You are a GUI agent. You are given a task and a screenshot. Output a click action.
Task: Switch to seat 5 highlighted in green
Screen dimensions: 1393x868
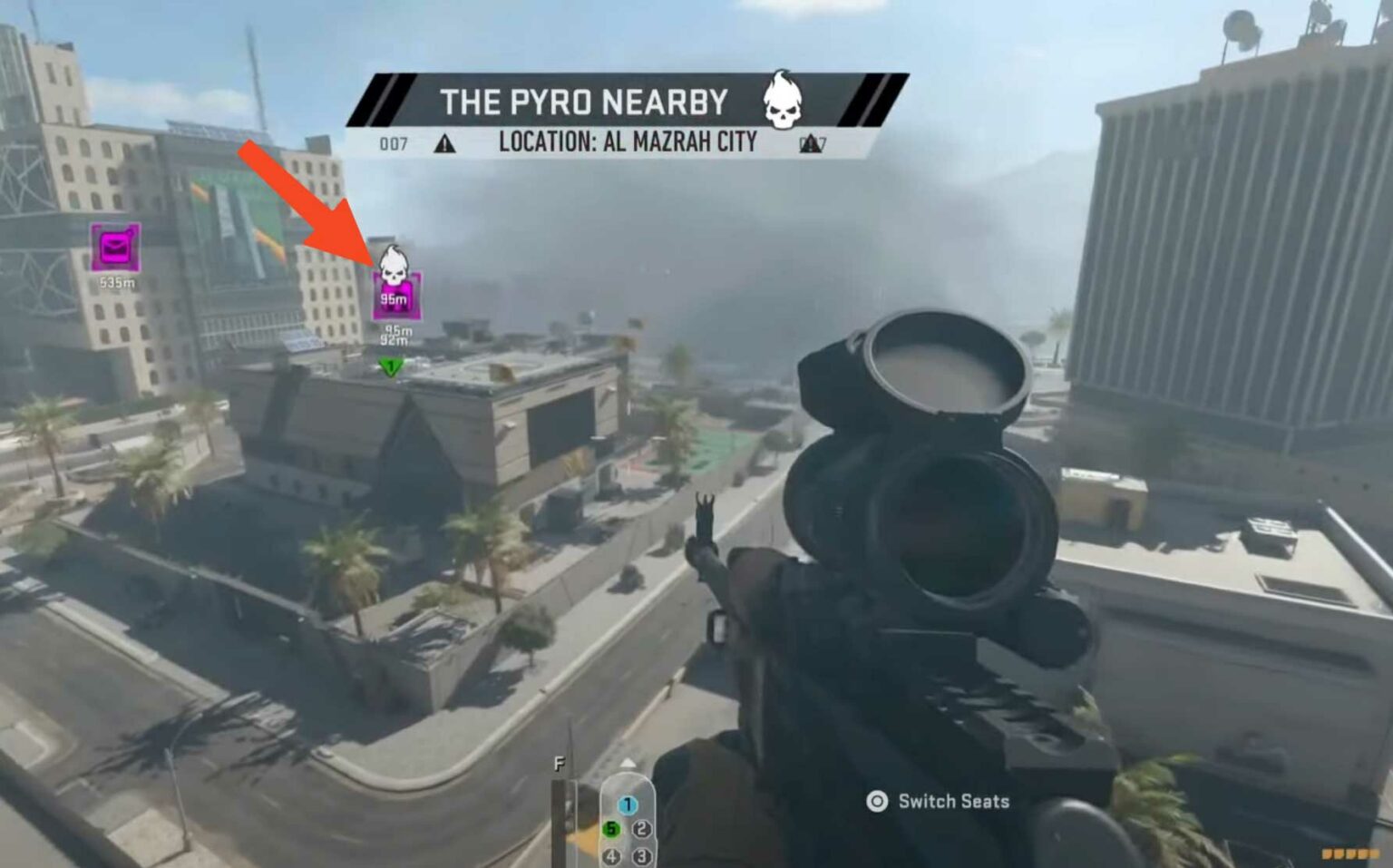coord(610,830)
